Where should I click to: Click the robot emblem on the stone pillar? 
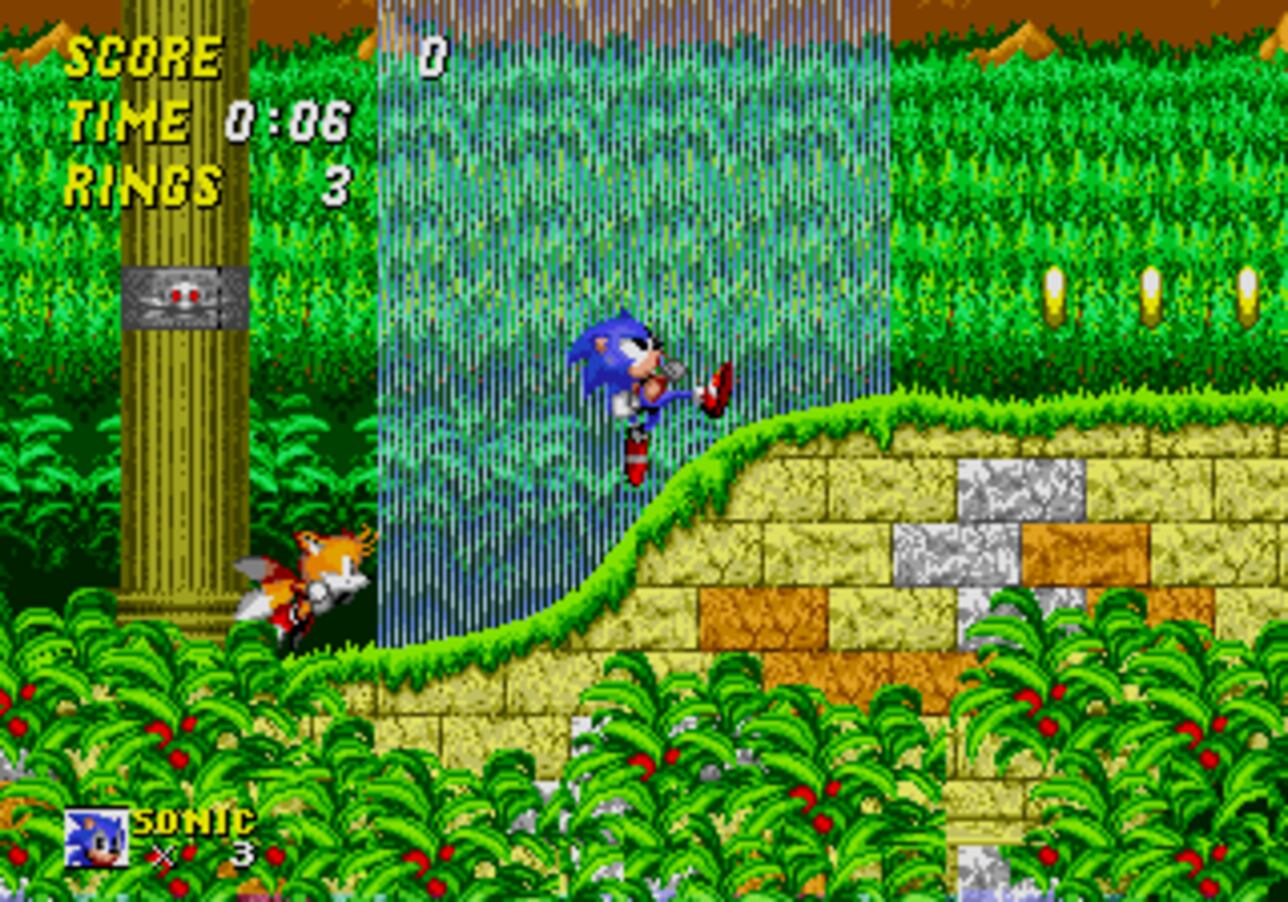pos(183,296)
